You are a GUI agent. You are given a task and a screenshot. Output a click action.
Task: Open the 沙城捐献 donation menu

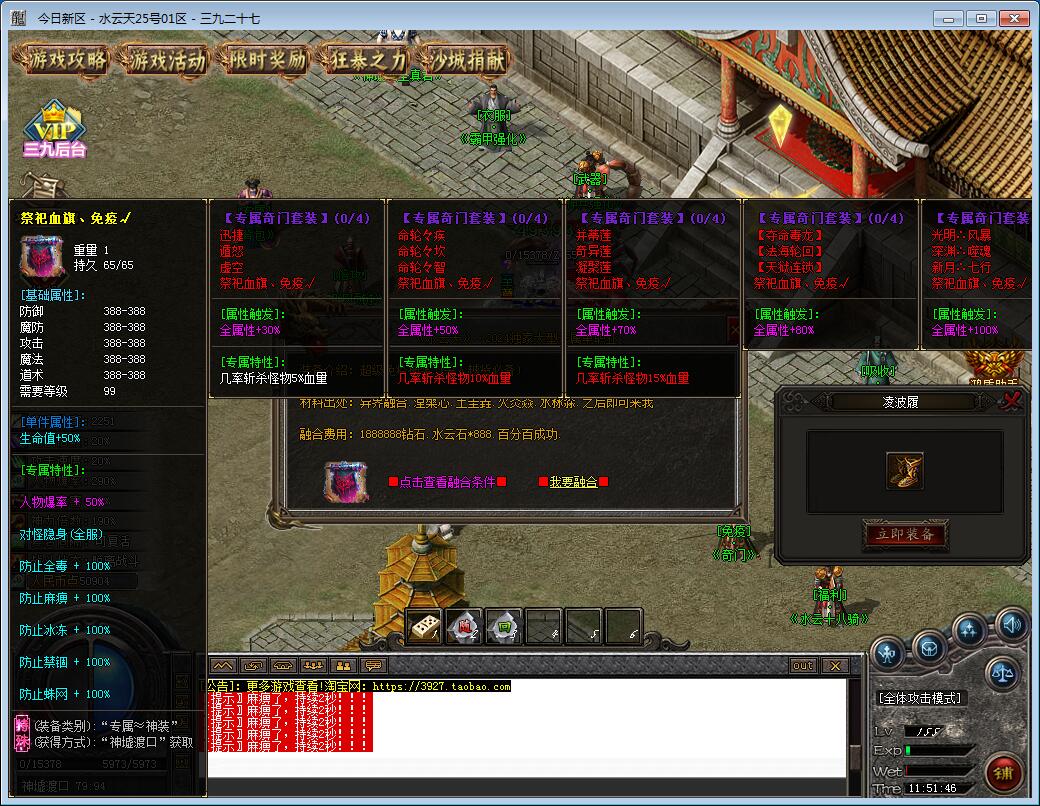pyautogui.click(x=464, y=60)
